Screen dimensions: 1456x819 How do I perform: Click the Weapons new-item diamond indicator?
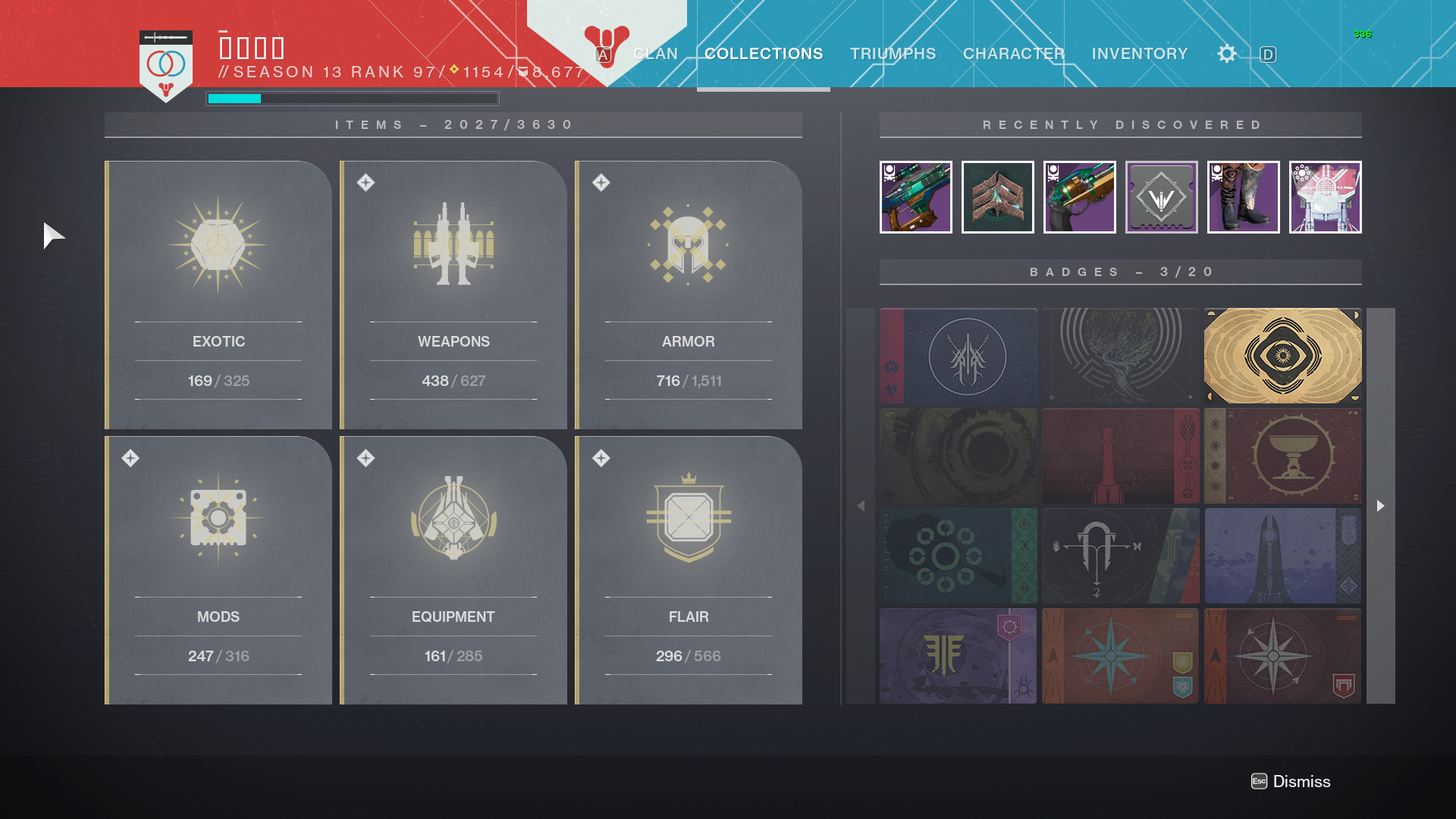coord(366,181)
